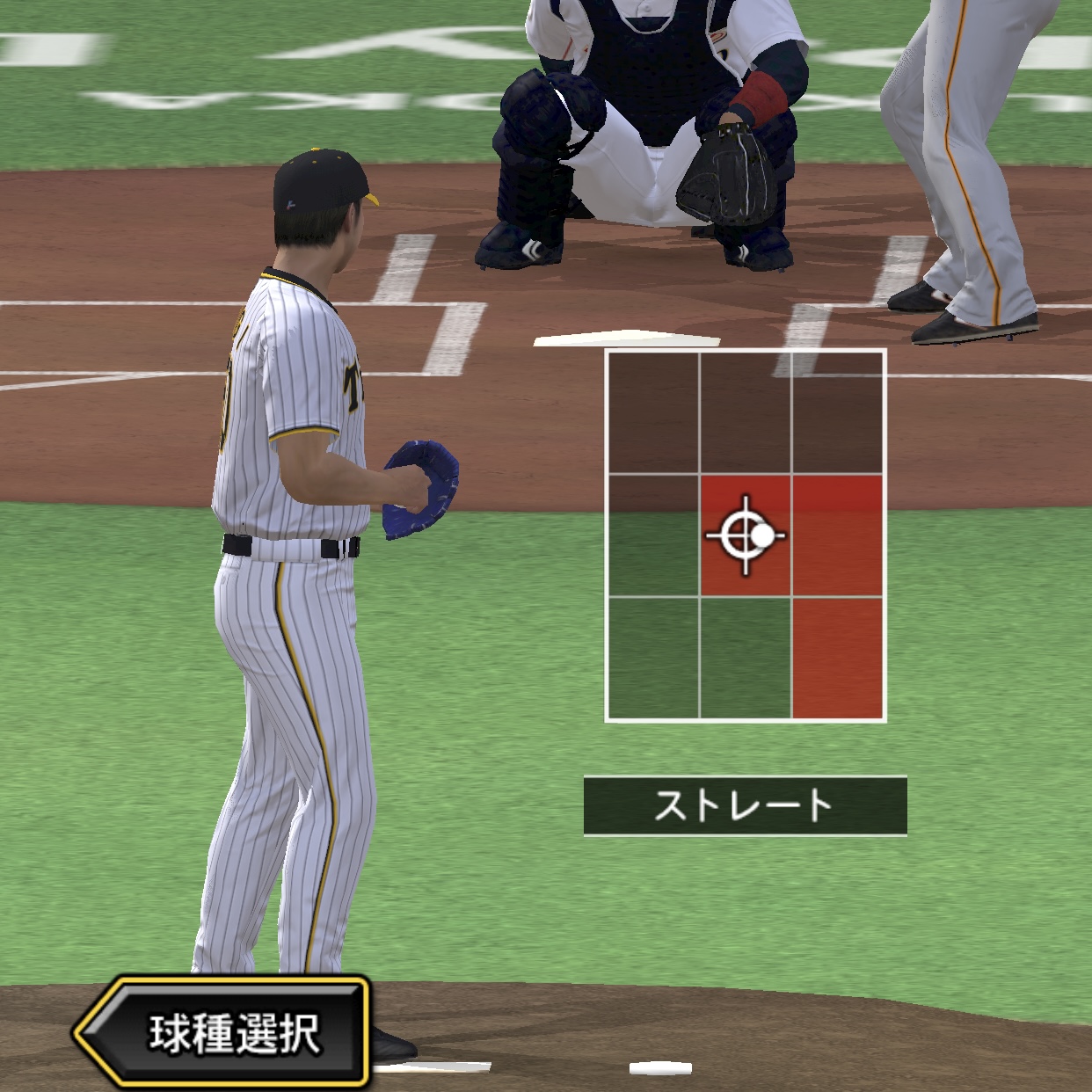Choose the top-left strike zone cell
The width and height of the screenshot is (1092, 1092).
click(x=652, y=413)
